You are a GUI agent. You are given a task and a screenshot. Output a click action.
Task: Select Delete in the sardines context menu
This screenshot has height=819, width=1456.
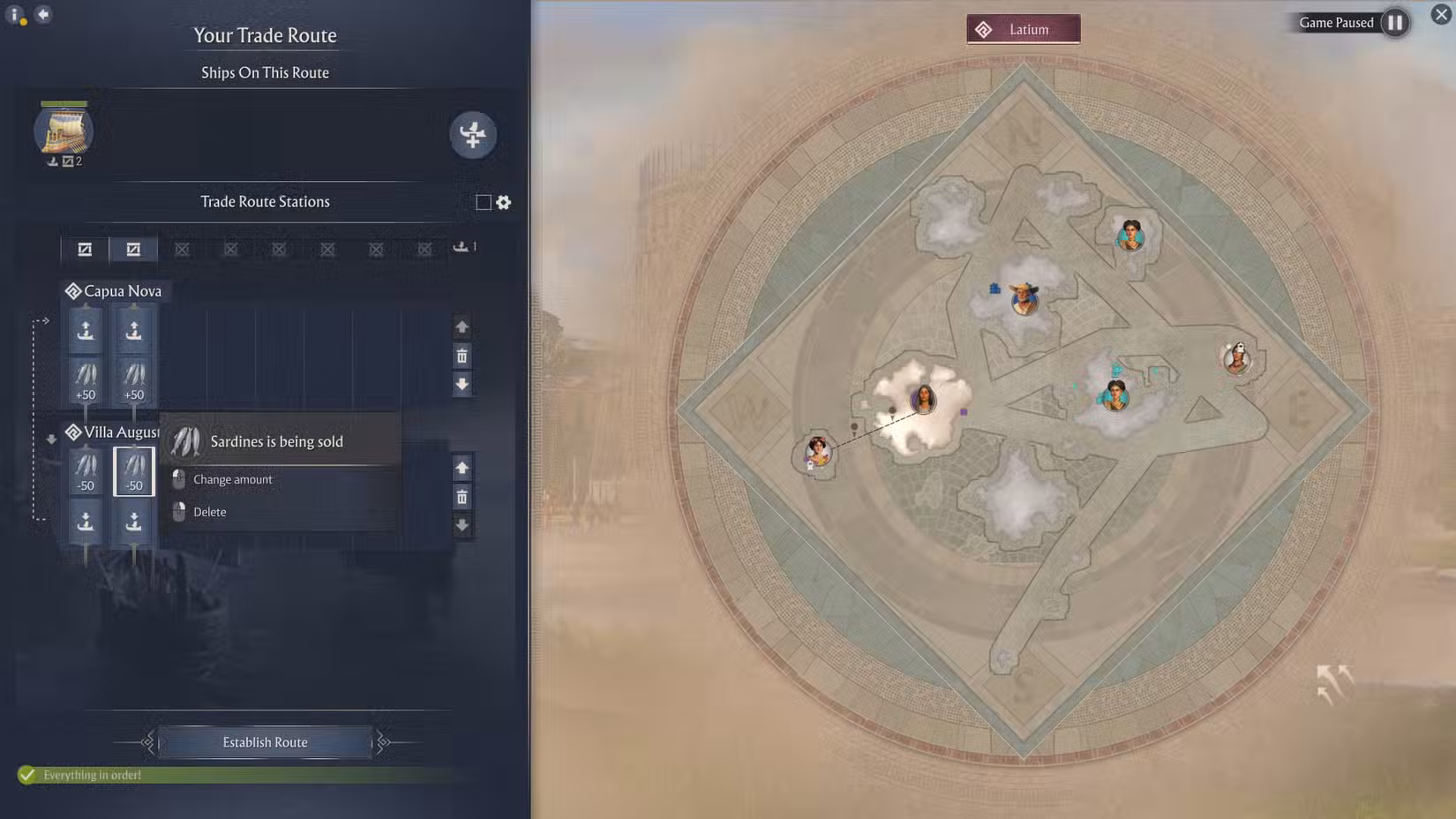point(208,512)
